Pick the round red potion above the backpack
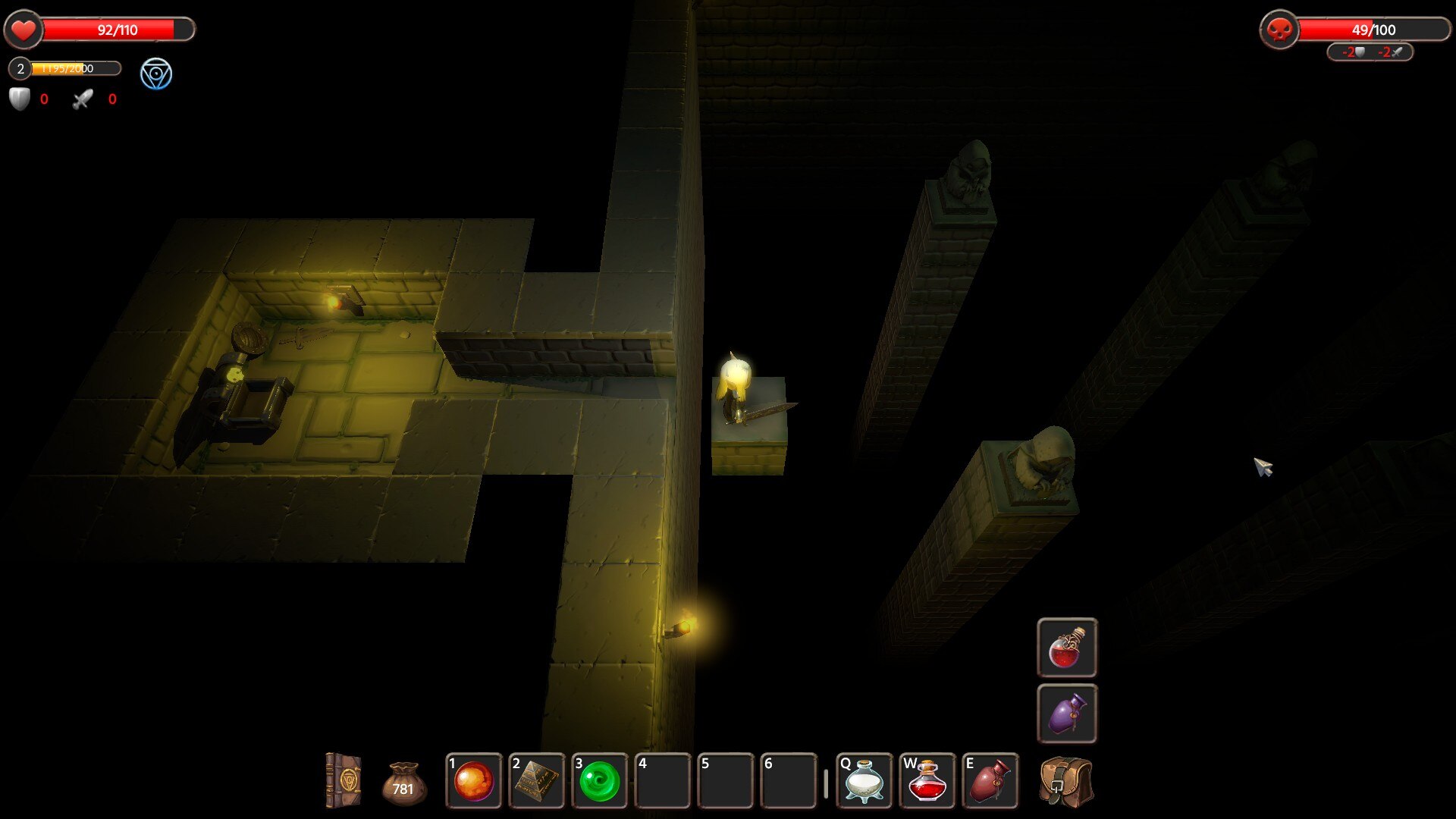This screenshot has width=1456, height=819. 1066,648
